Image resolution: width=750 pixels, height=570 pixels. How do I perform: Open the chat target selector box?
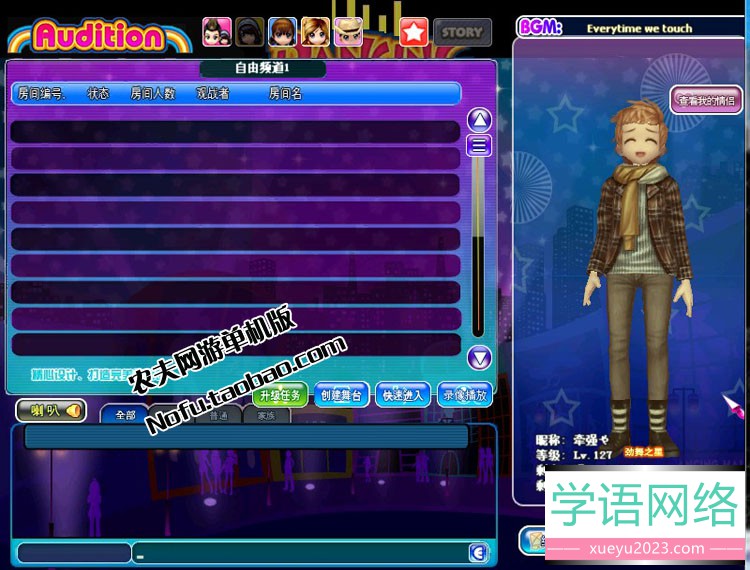point(74,553)
